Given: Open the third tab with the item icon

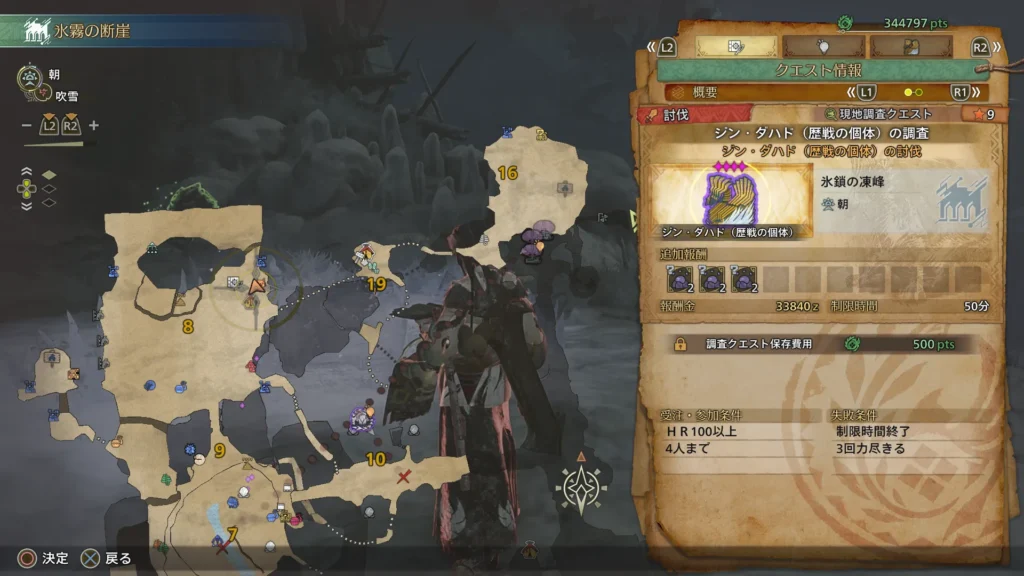Looking at the screenshot, I should tap(910, 46).
